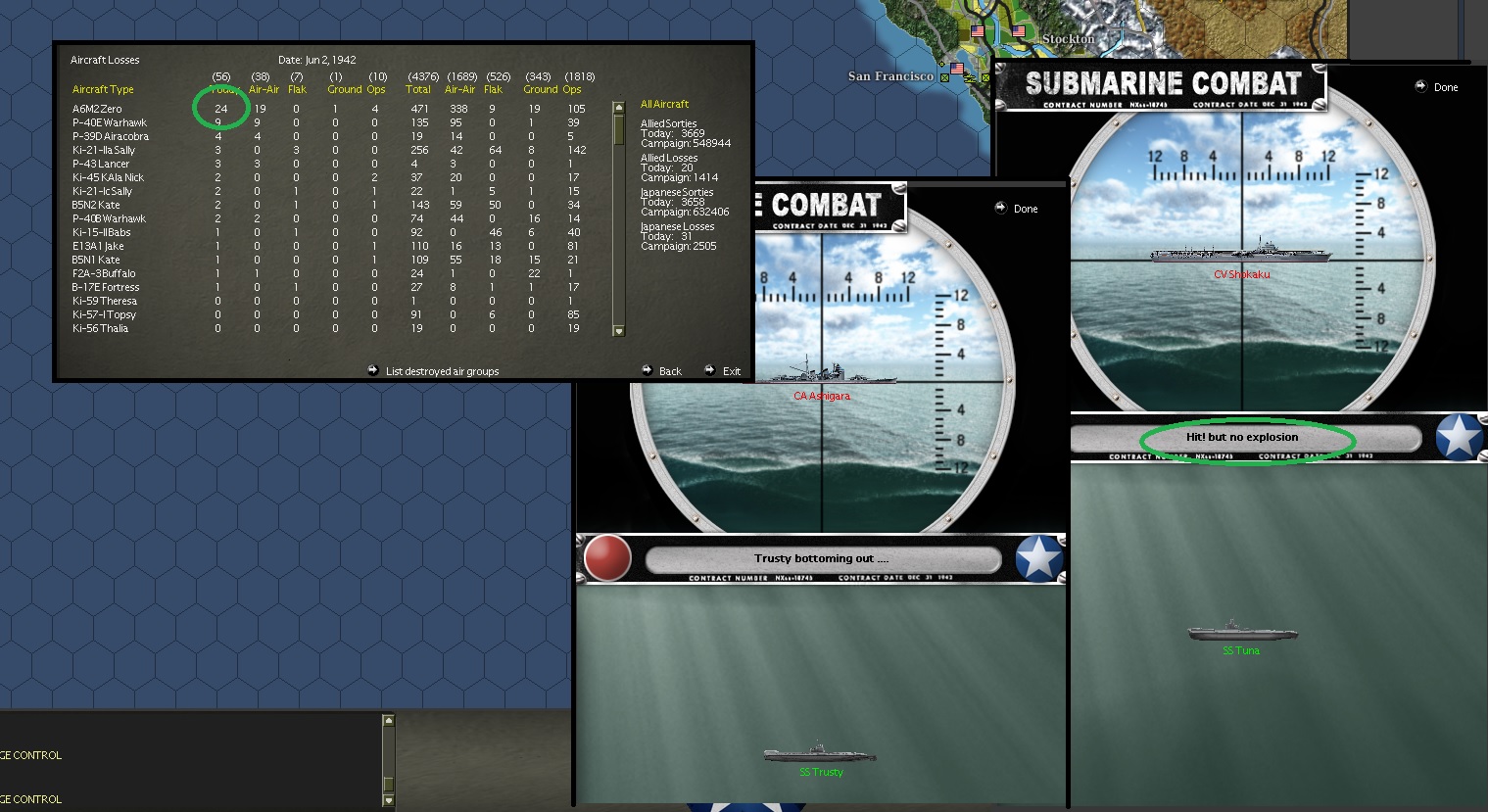The width and height of the screenshot is (1488, 812).
Task: Select the SS Tuna submarine sprite
Action: pos(1242,635)
